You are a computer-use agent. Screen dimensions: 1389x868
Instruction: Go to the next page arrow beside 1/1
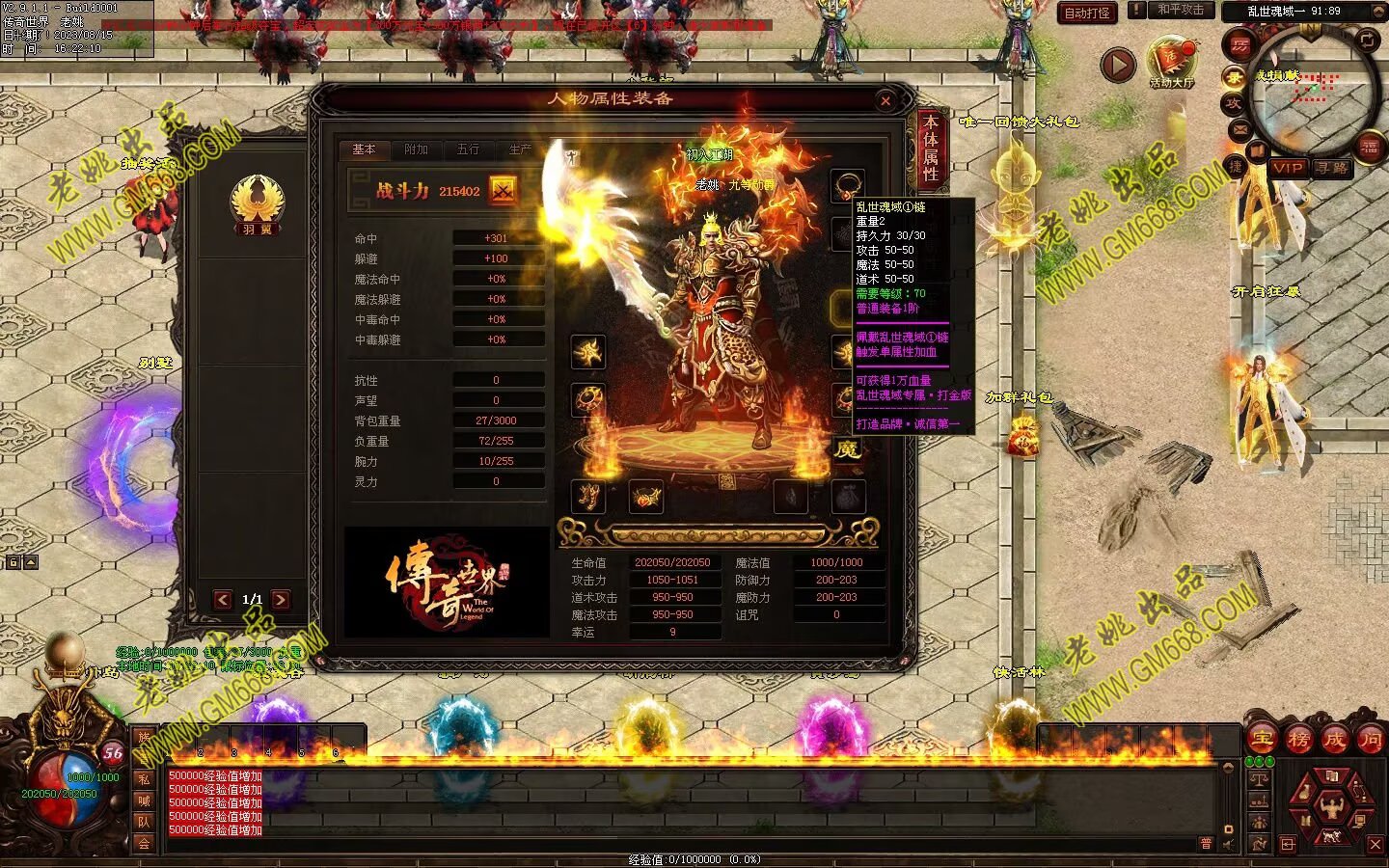[281, 600]
